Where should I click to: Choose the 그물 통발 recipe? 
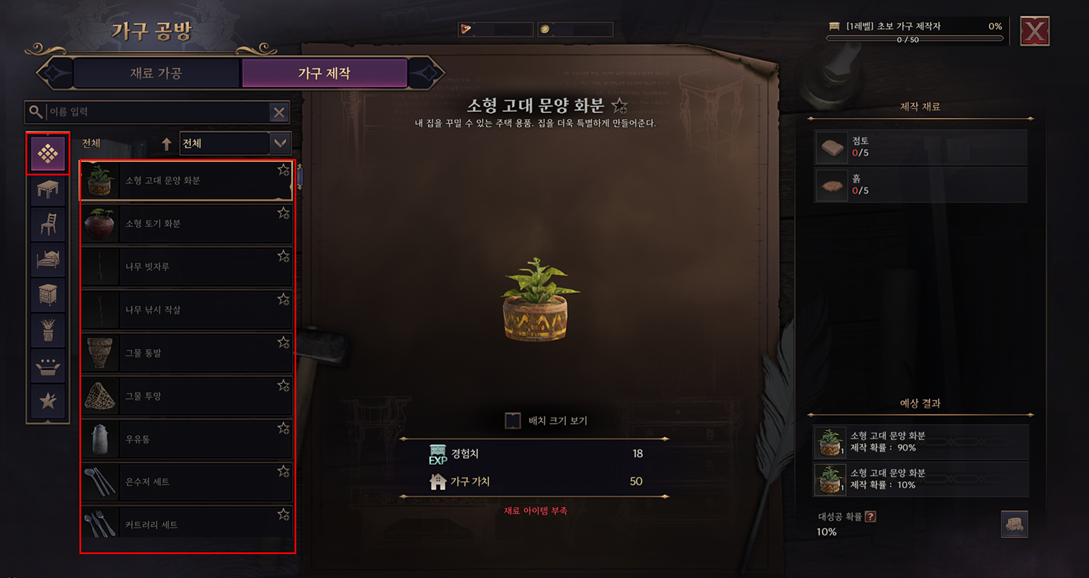coord(186,353)
